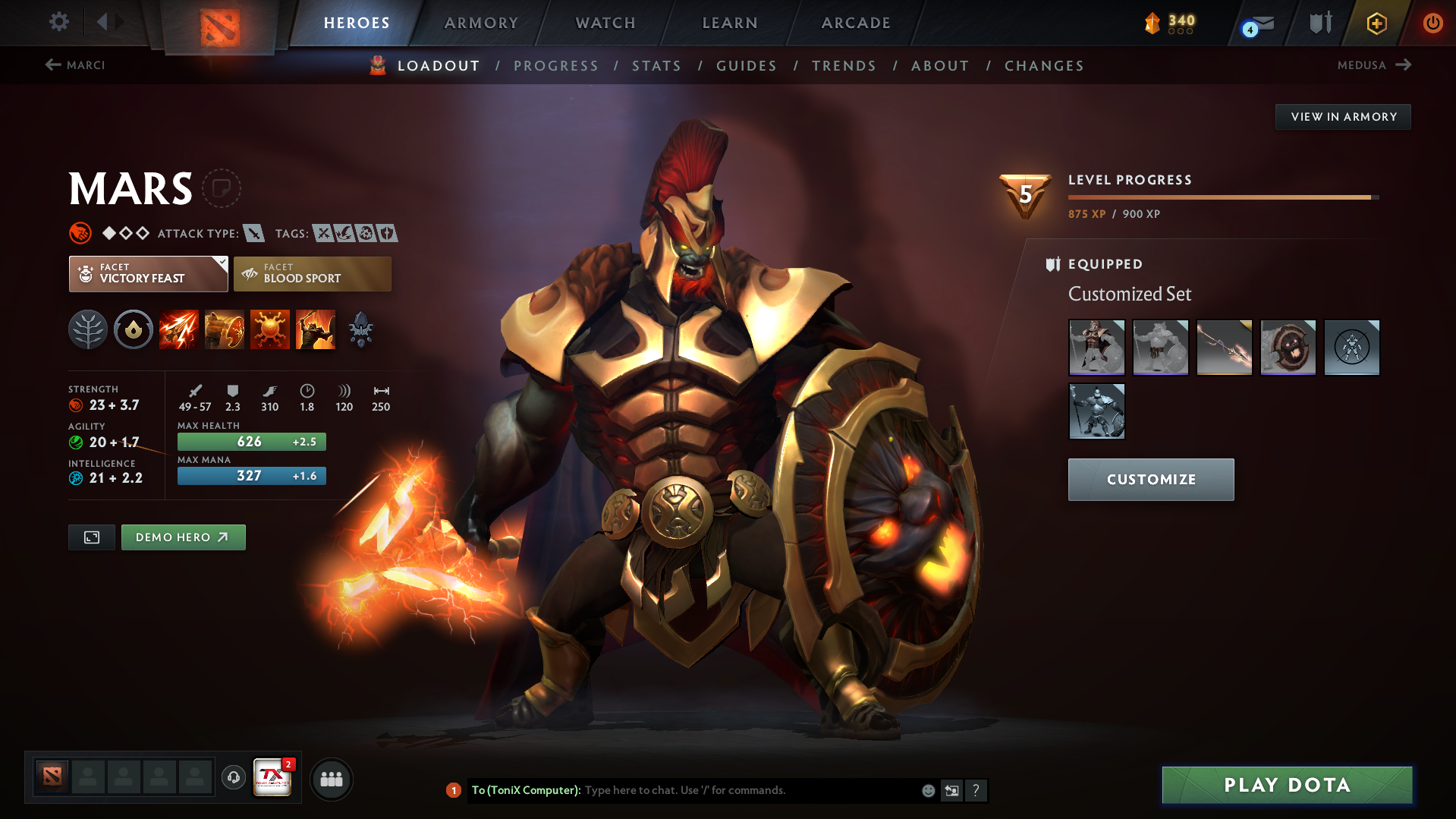Click the shield thumbnail in Customized Set
The width and height of the screenshot is (1456, 819).
coord(1288,347)
